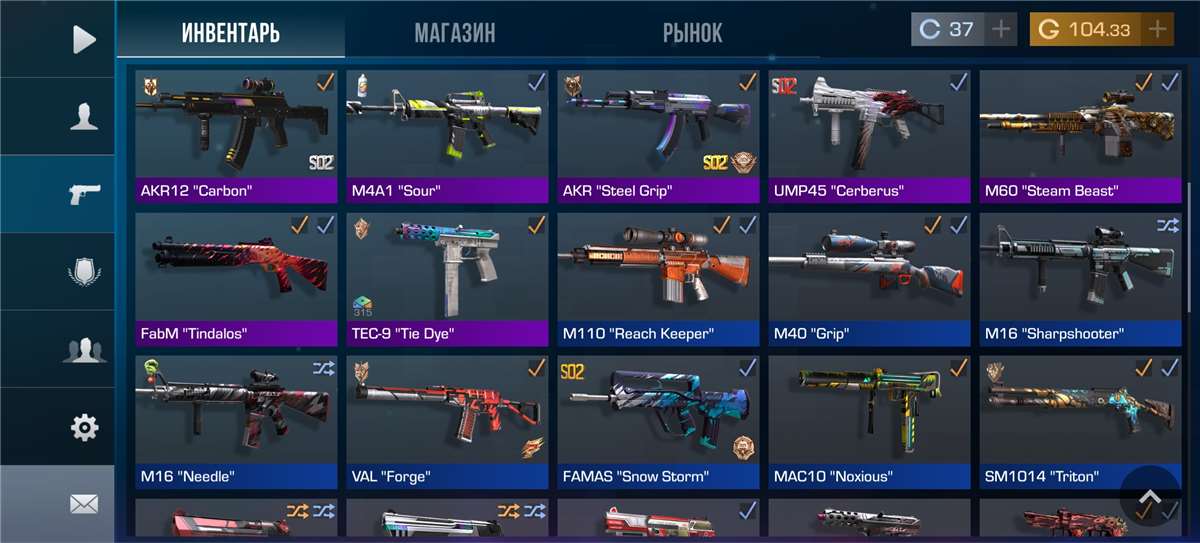
Task: Select the M110 "Reach Keeper" skin
Action: pos(658,279)
